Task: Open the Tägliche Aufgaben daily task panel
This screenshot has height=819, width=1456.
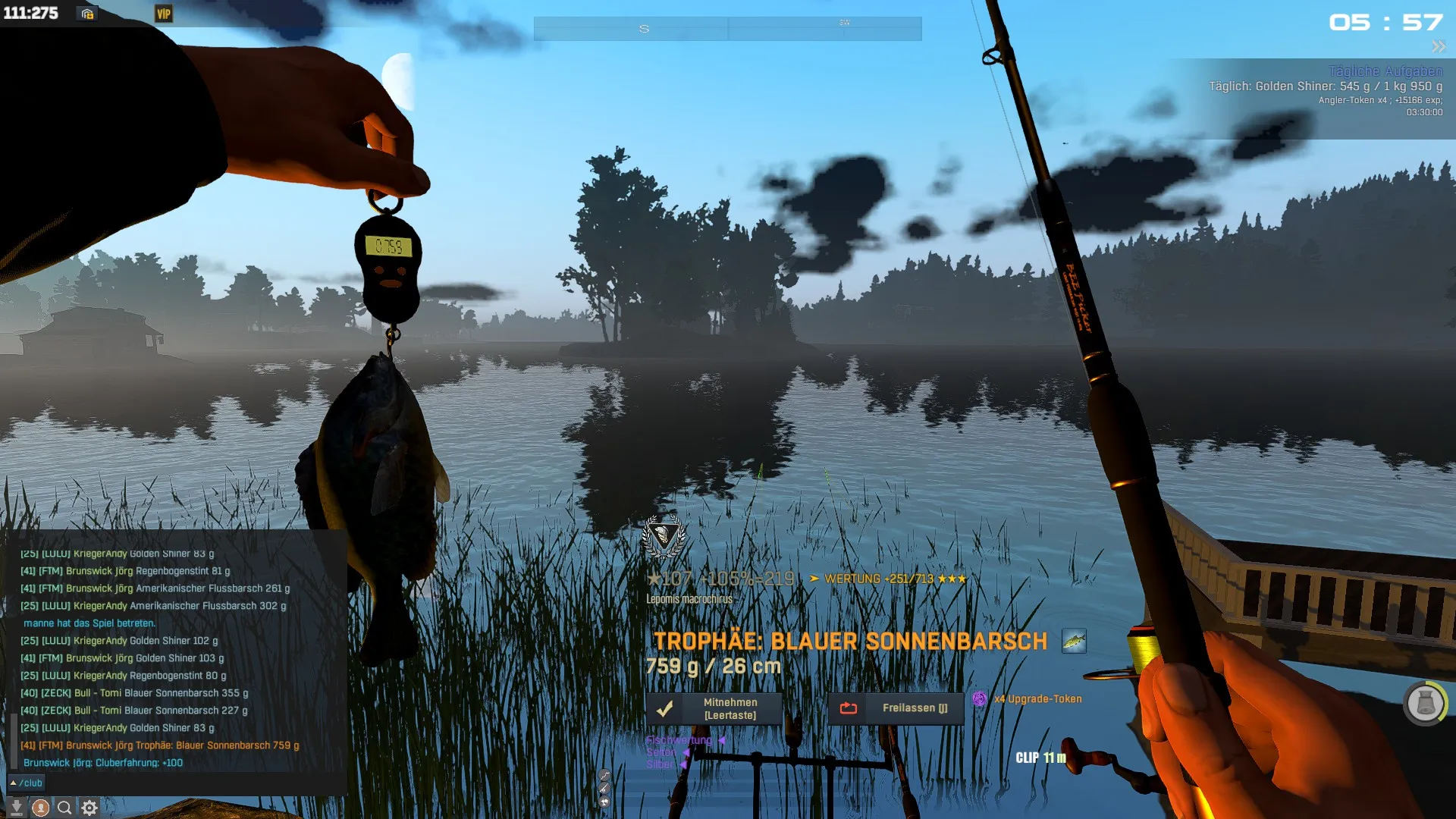Action: coord(1385,71)
